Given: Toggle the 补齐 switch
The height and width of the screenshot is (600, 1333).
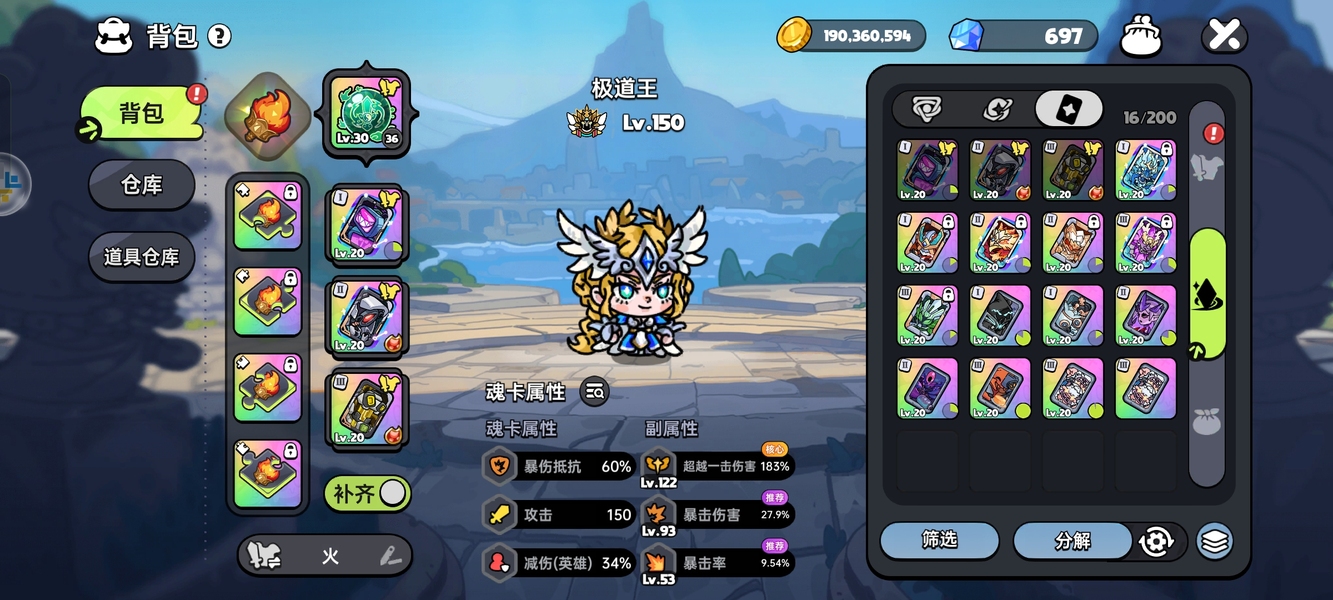Looking at the screenshot, I should tap(367, 493).
